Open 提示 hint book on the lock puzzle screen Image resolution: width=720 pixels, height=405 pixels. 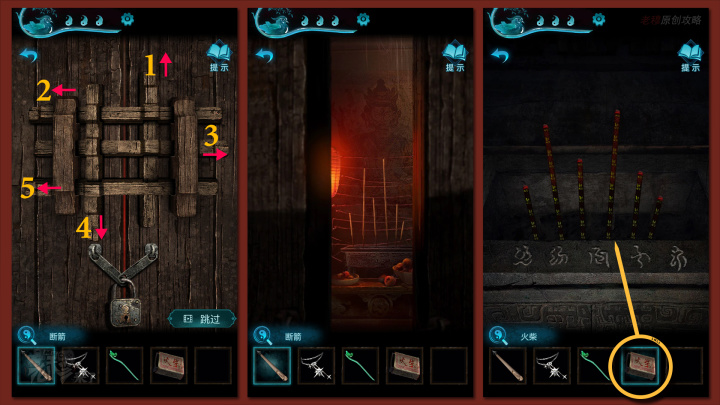coord(218,55)
